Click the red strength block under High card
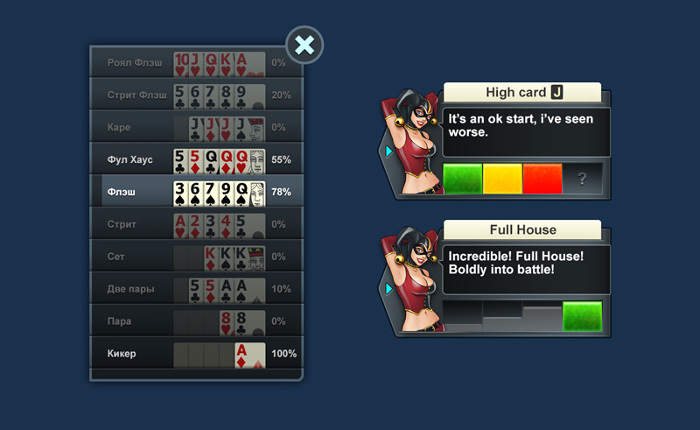Screen dimensions: 700x430 542,179
